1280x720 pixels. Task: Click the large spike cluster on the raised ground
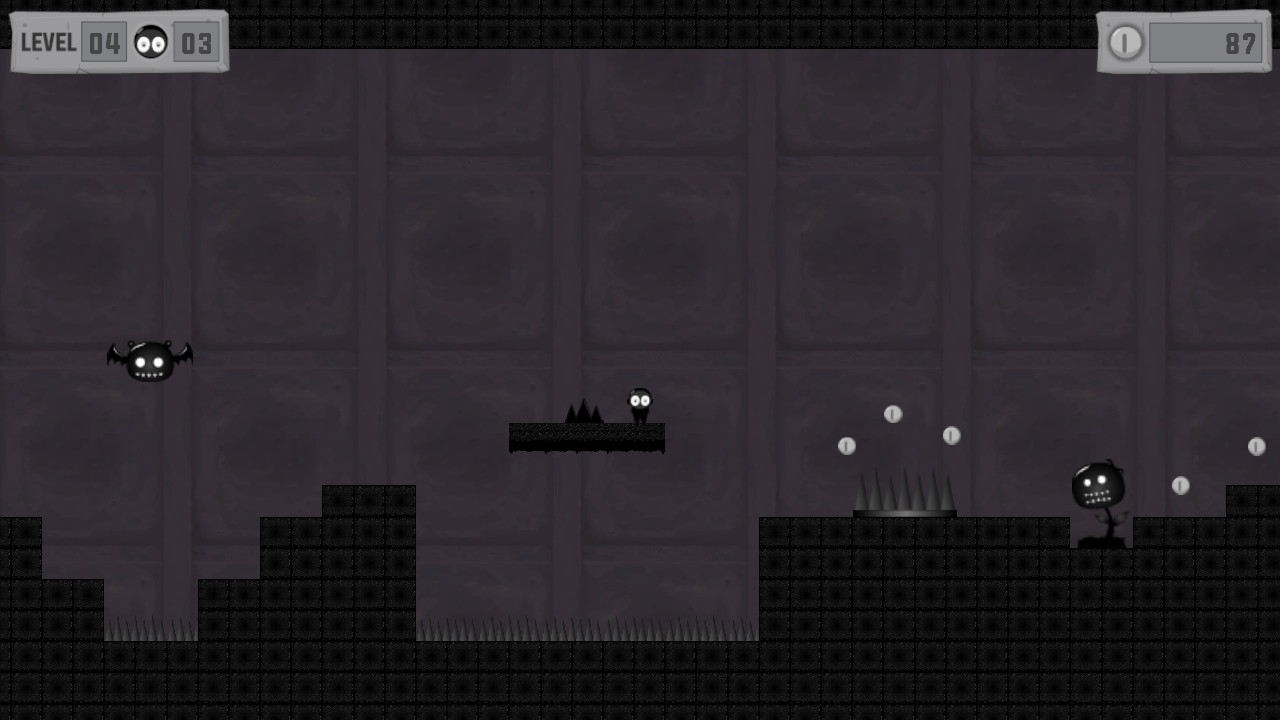pyautogui.click(x=901, y=492)
